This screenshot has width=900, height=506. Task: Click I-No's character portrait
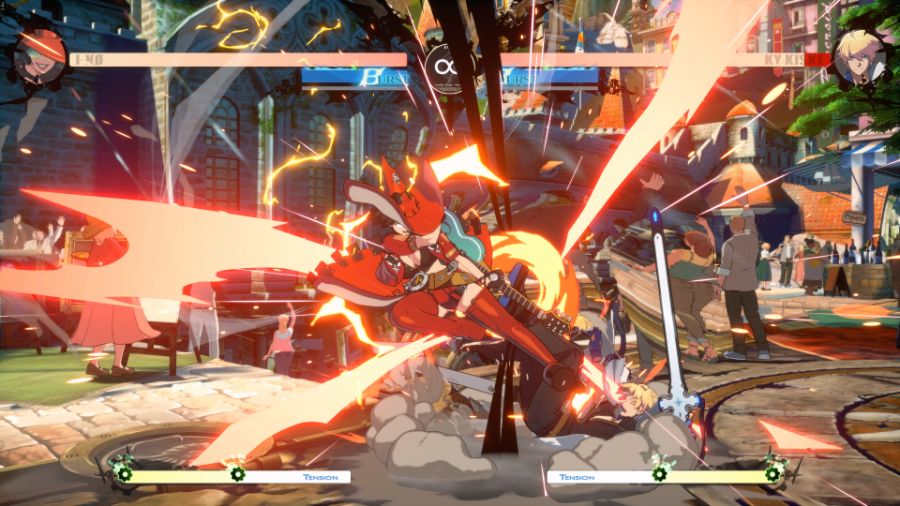(40, 55)
